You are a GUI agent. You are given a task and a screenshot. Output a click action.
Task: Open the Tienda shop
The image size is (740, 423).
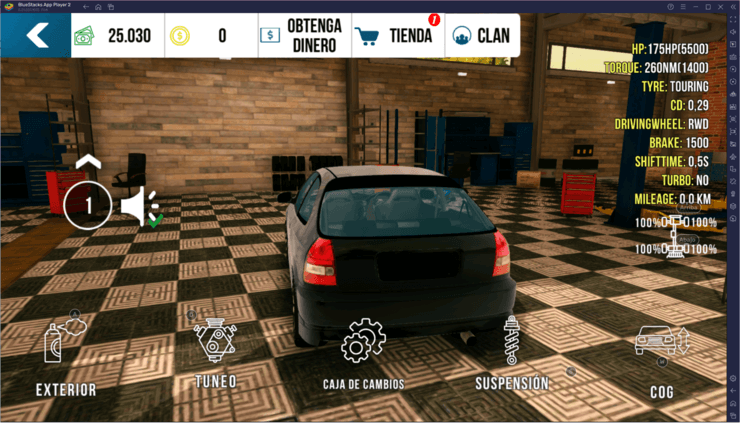click(396, 36)
